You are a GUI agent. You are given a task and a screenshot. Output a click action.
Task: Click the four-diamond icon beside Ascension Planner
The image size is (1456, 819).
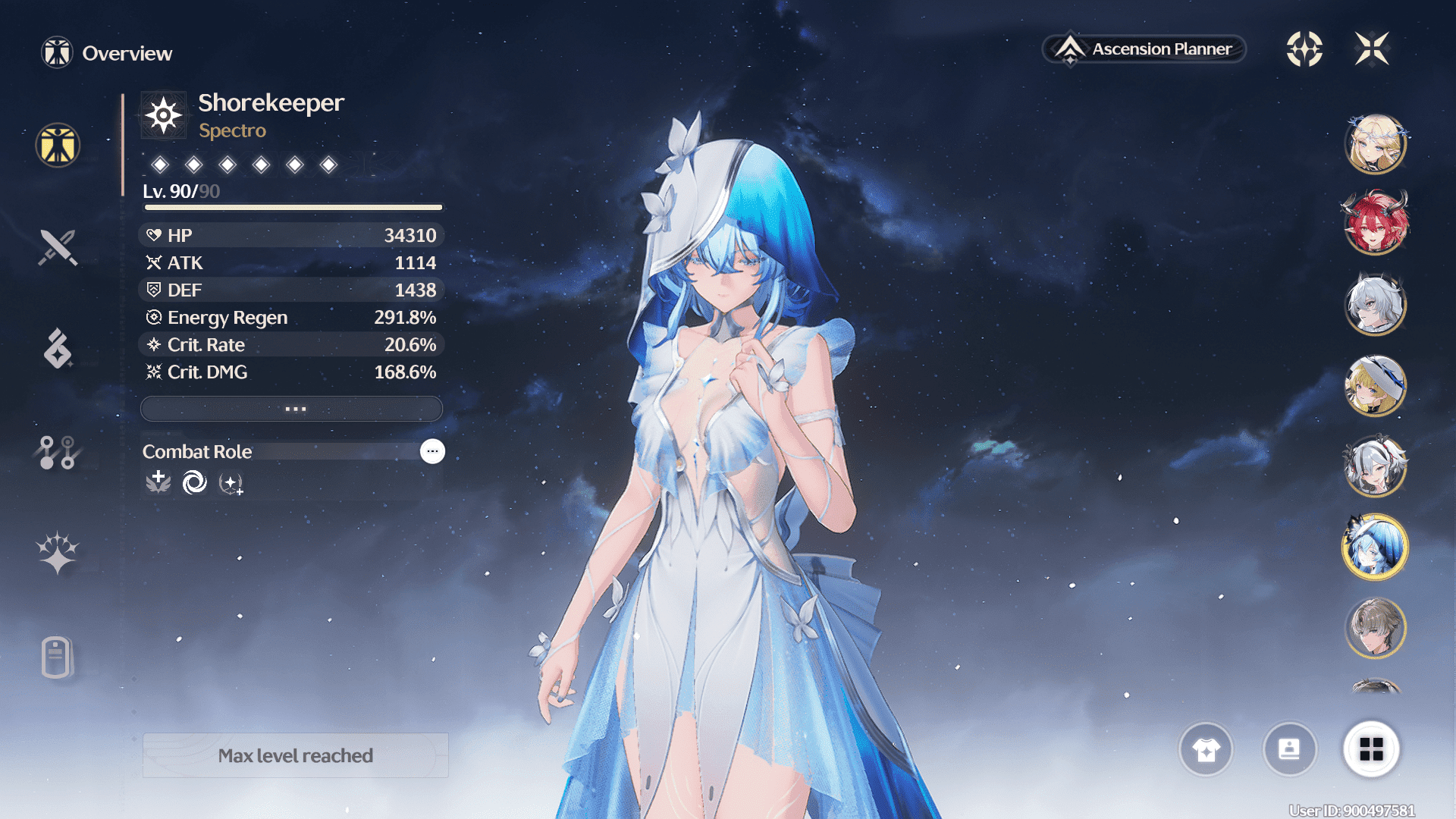coord(1304,49)
